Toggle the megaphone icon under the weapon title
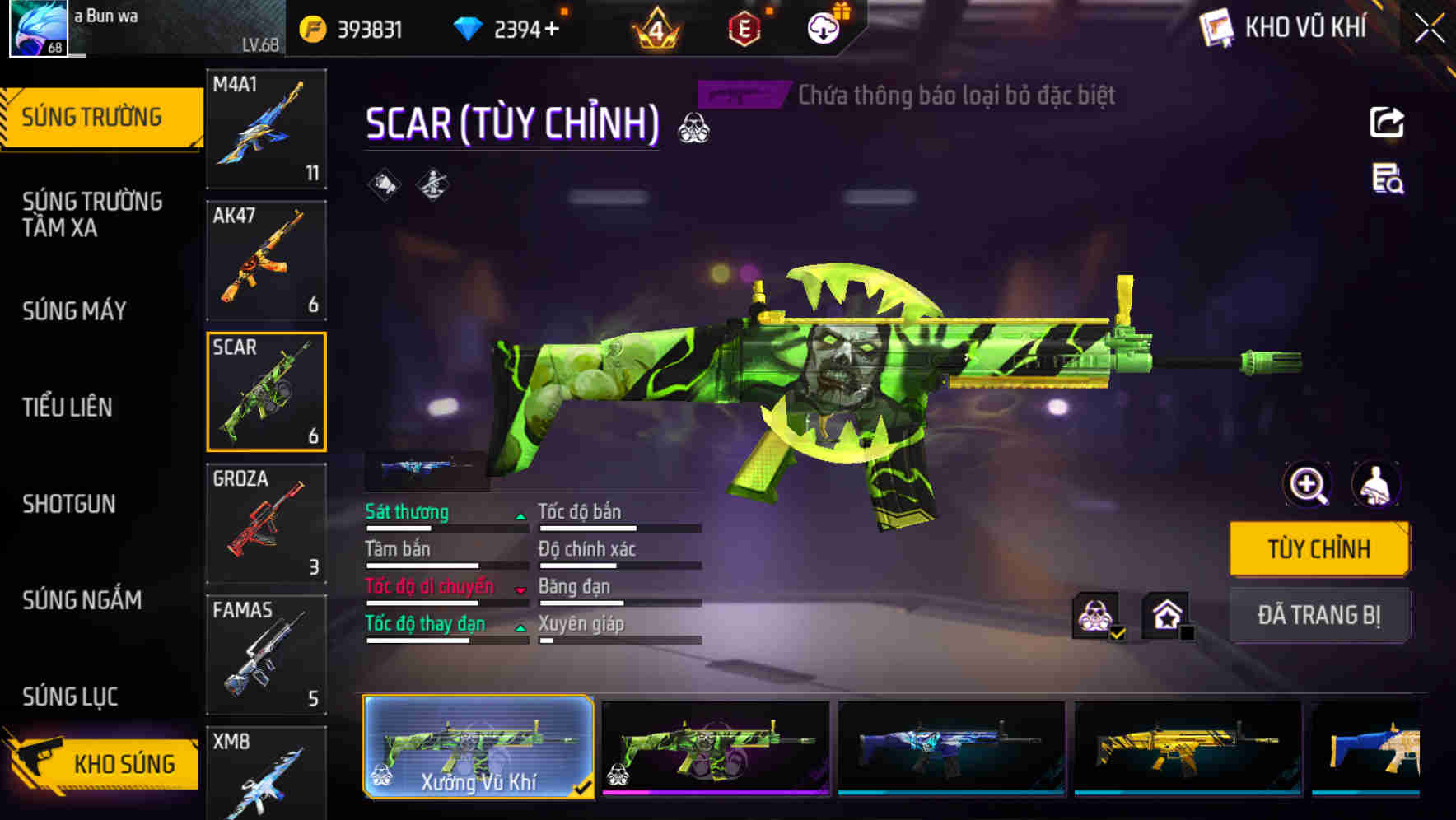This screenshot has height=820, width=1456. click(x=383, y=184)
